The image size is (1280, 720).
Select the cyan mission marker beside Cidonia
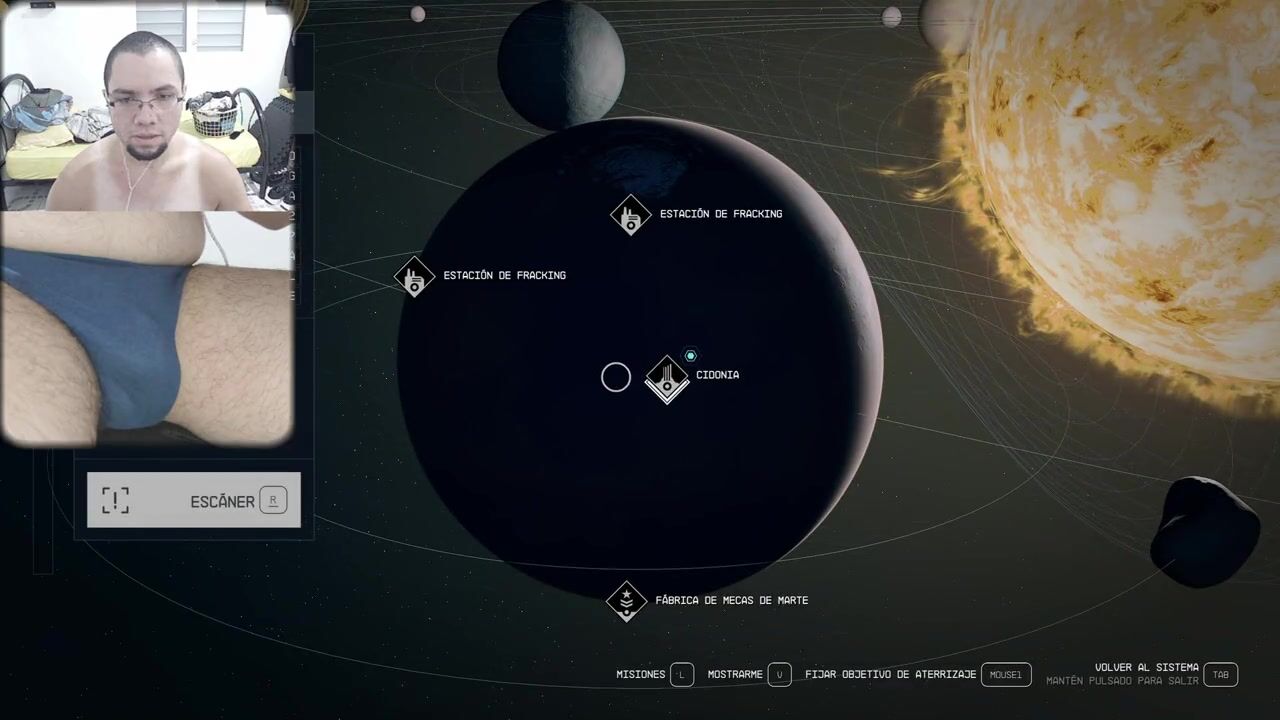coord(690,356)
